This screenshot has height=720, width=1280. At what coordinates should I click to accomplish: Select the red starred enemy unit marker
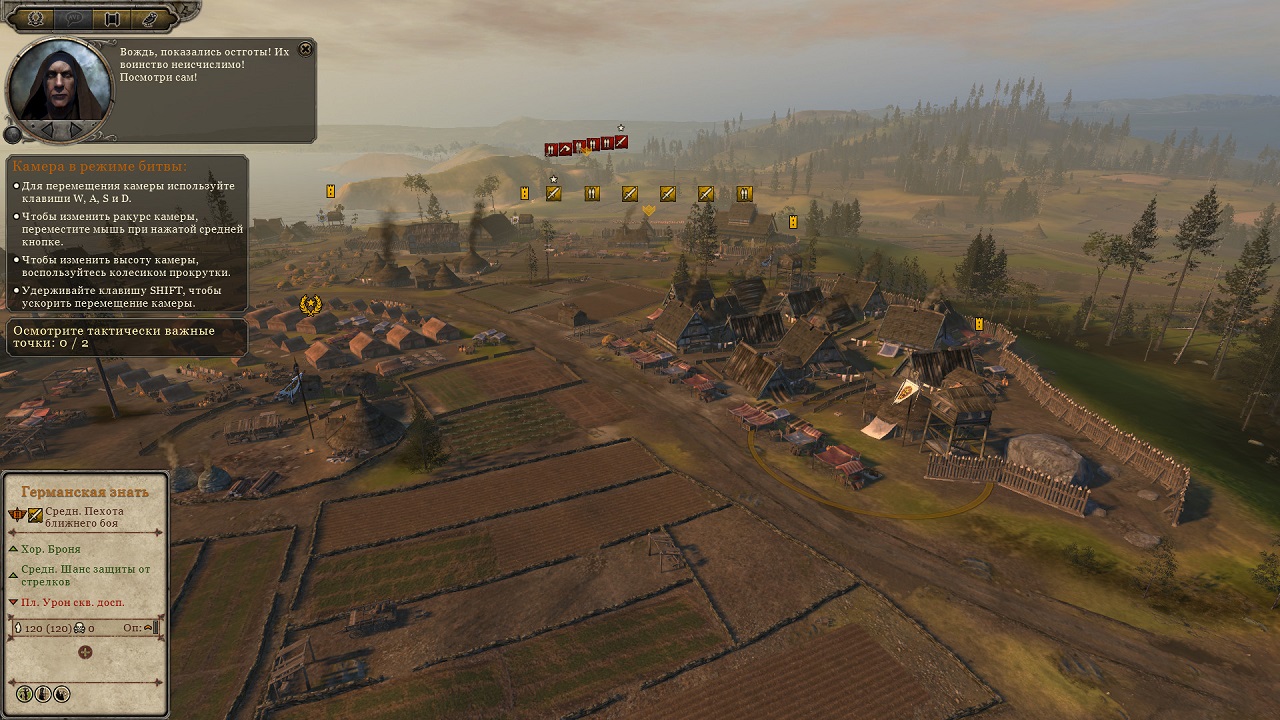621,142
